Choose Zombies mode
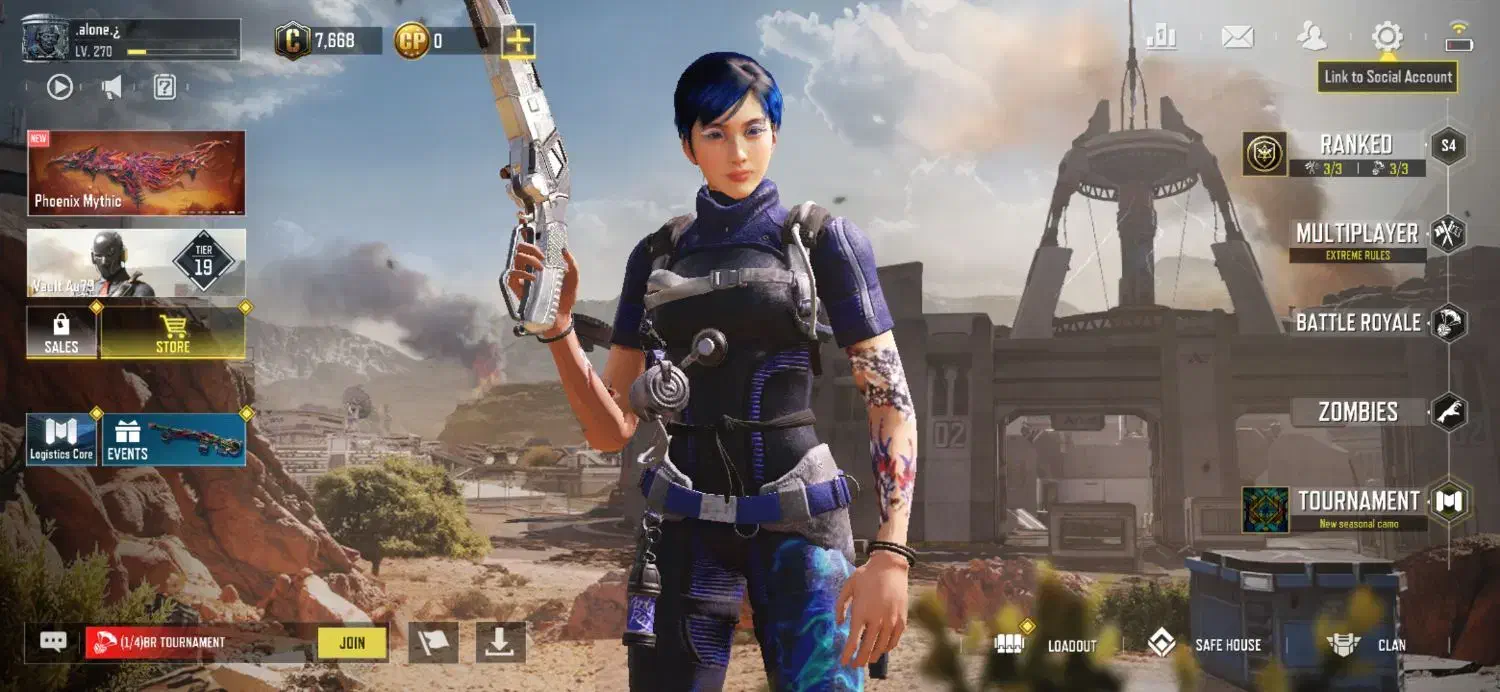1500x692 pixels. pyautogui.click(x=1358, y=411)
